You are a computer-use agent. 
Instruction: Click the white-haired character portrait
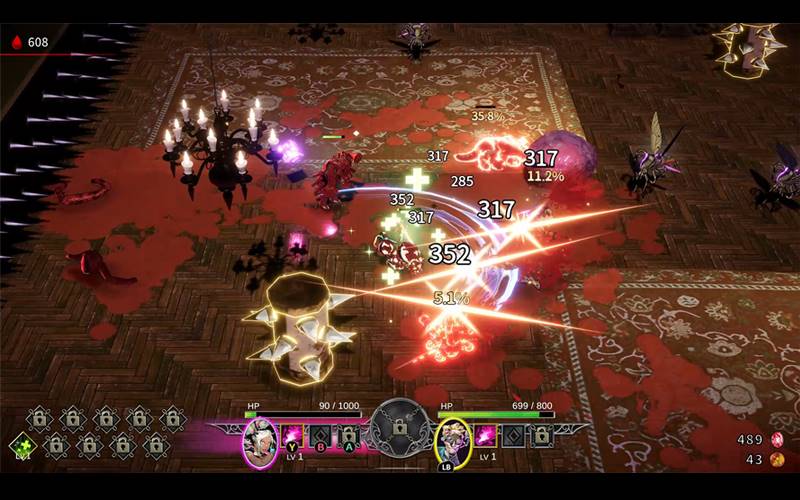(260, 439)
